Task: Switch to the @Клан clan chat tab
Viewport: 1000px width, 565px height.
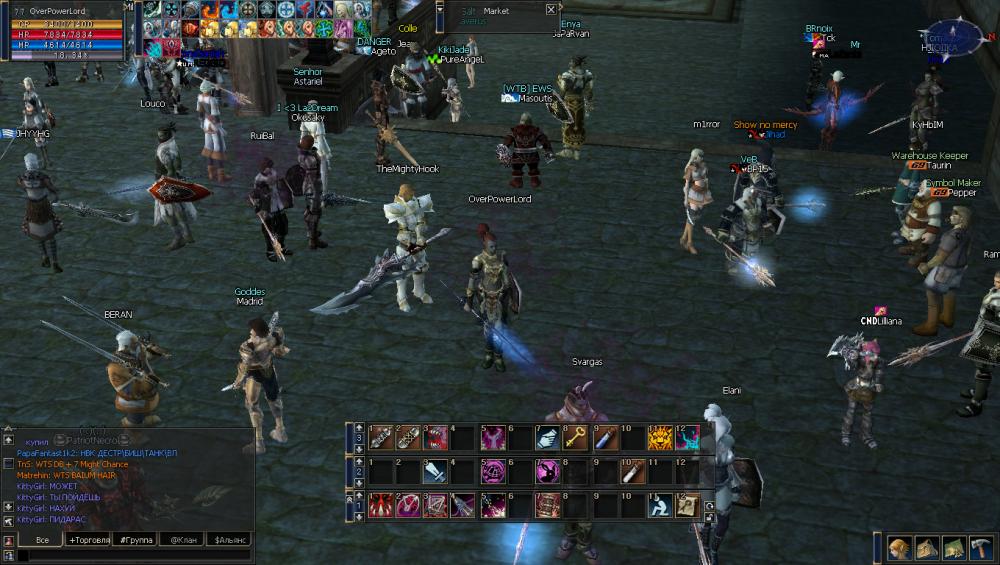Action: tap(181, 540)
